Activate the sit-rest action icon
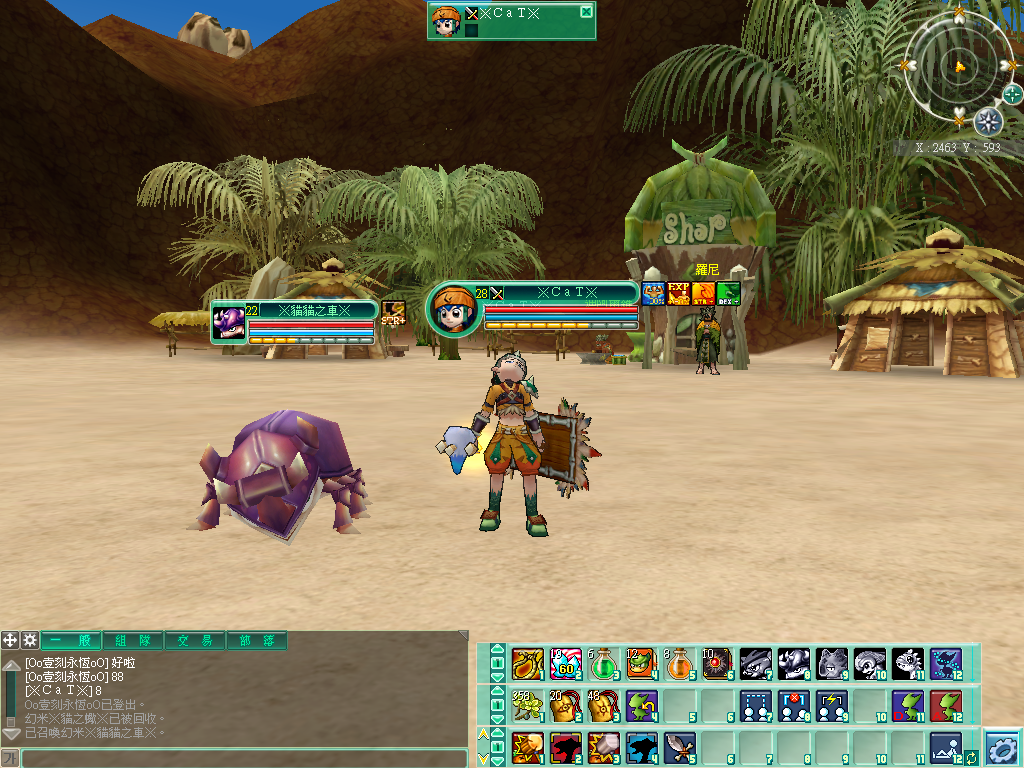 [946, 747]
